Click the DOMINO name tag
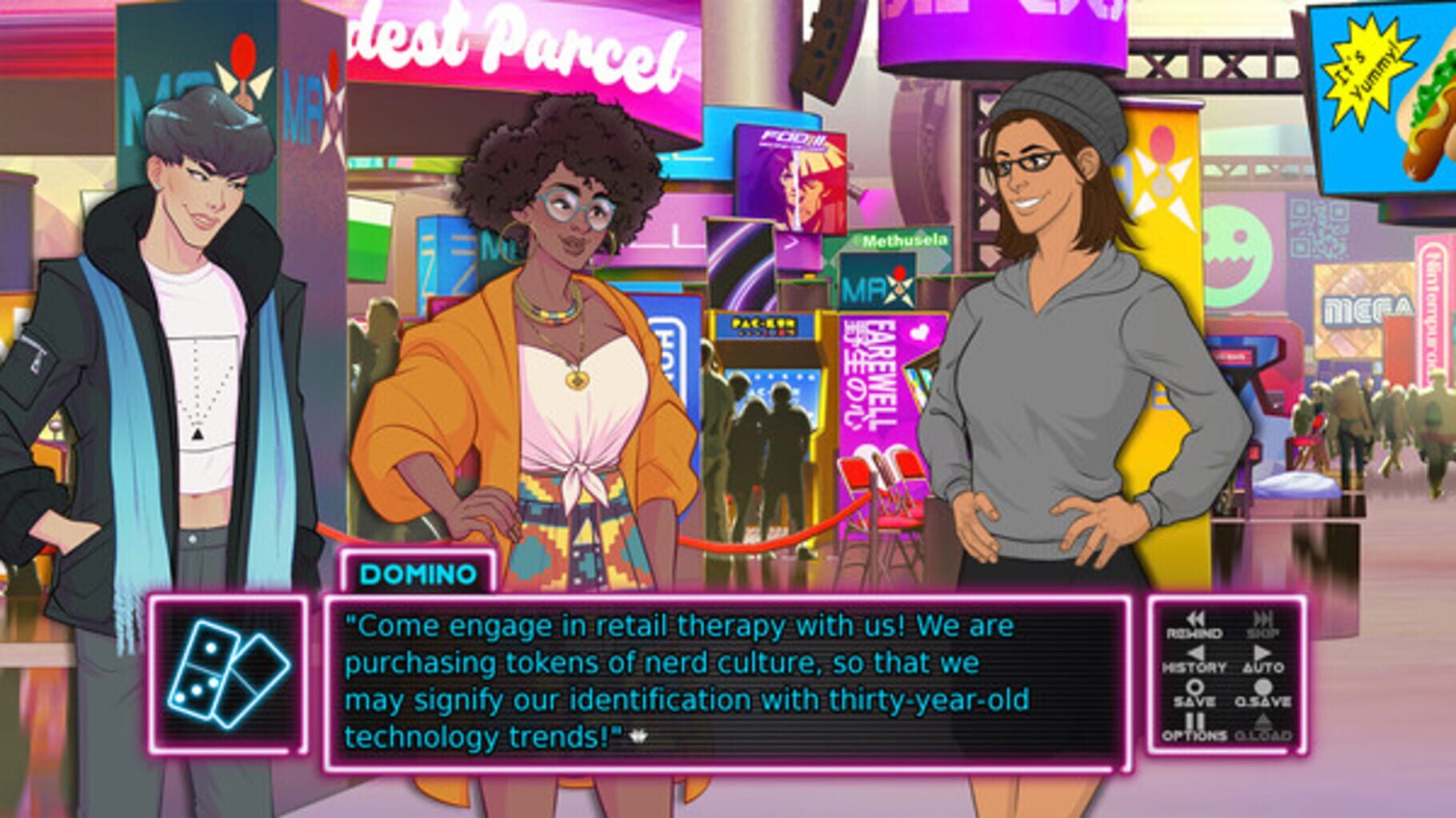The image size is (1456, 818). tap(415, 573)
